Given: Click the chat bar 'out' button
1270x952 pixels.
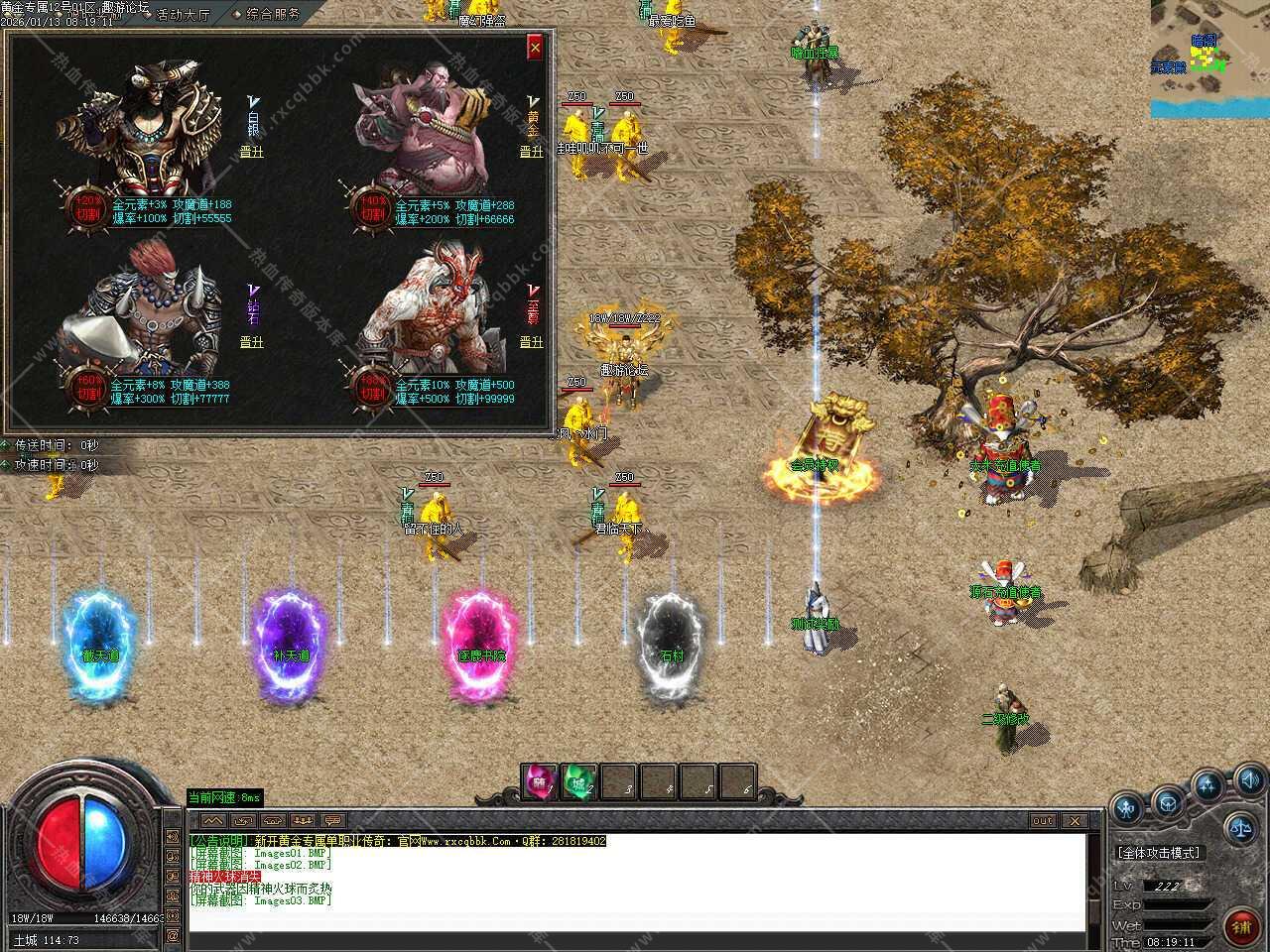Looking at the screenshot, I should click(1042, 821).
